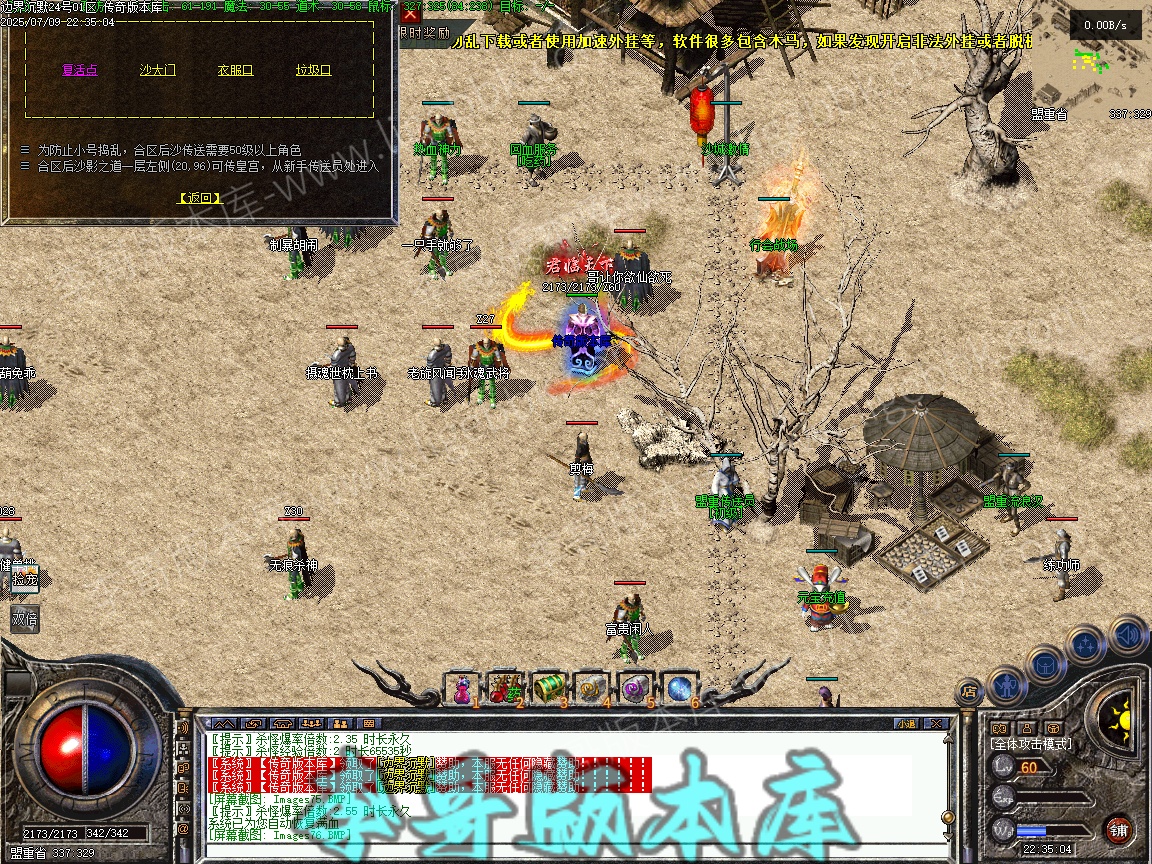Toggle sound with the speaker button
This screenshot has width=1152, height=864.
click(x=1127, y=634)
